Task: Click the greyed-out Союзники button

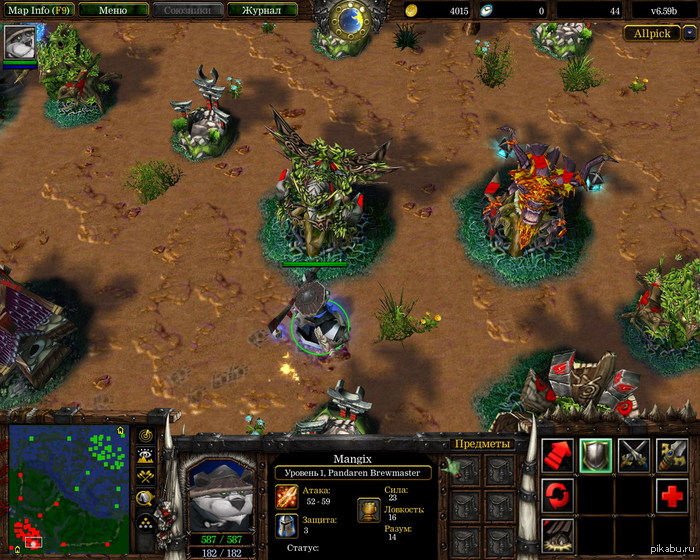Action: point(188,10)
